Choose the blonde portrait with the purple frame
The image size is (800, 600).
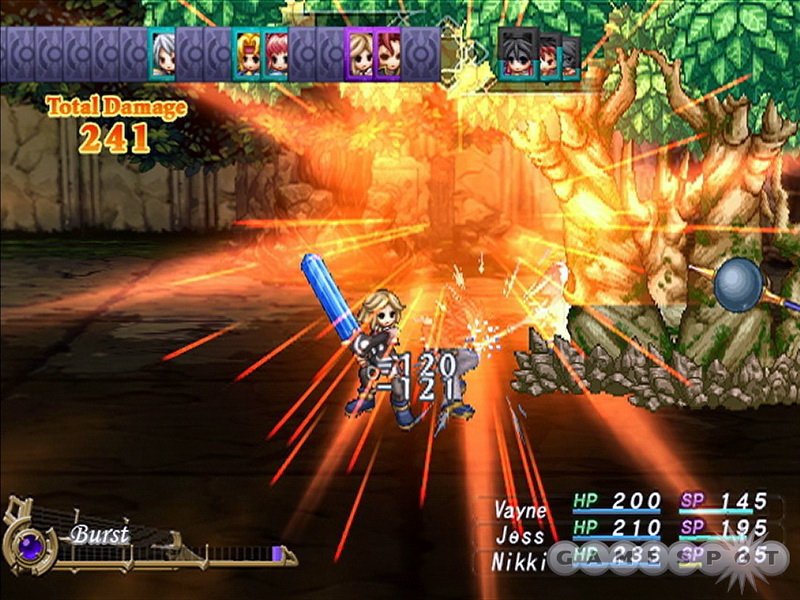pos(360,53)
